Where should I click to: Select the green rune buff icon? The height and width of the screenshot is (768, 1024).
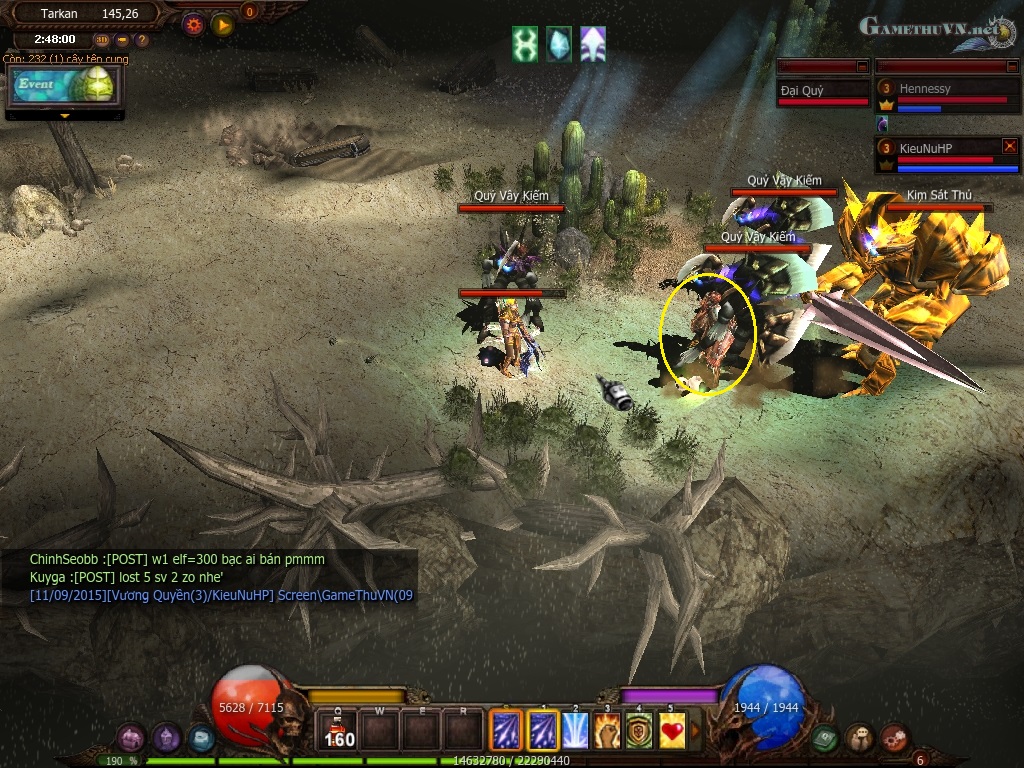click(525, 44)
